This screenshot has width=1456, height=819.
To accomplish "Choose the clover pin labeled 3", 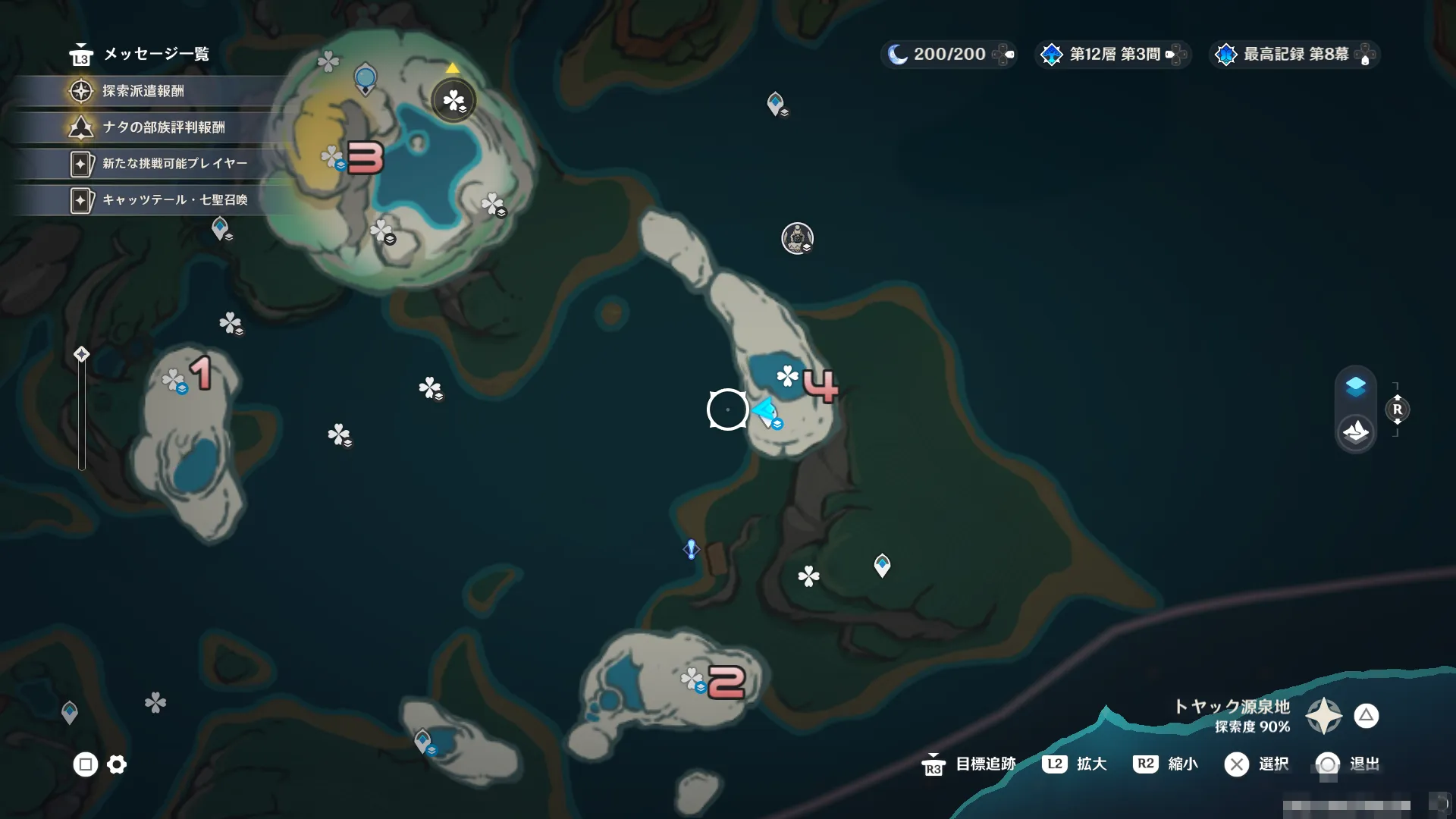I will (x=332, y=157).
